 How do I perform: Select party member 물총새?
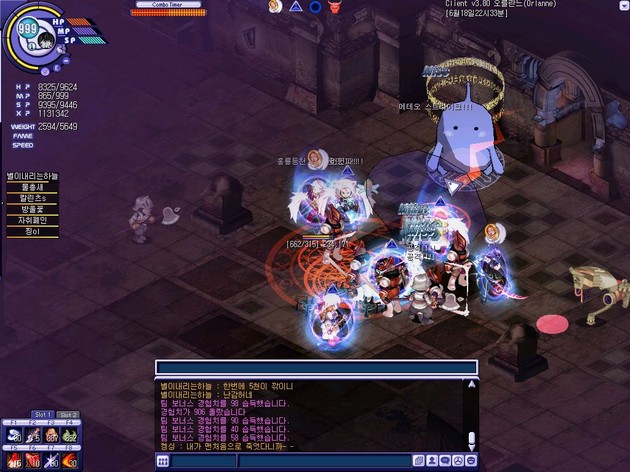pyautogui.click(x=32, y=186)
